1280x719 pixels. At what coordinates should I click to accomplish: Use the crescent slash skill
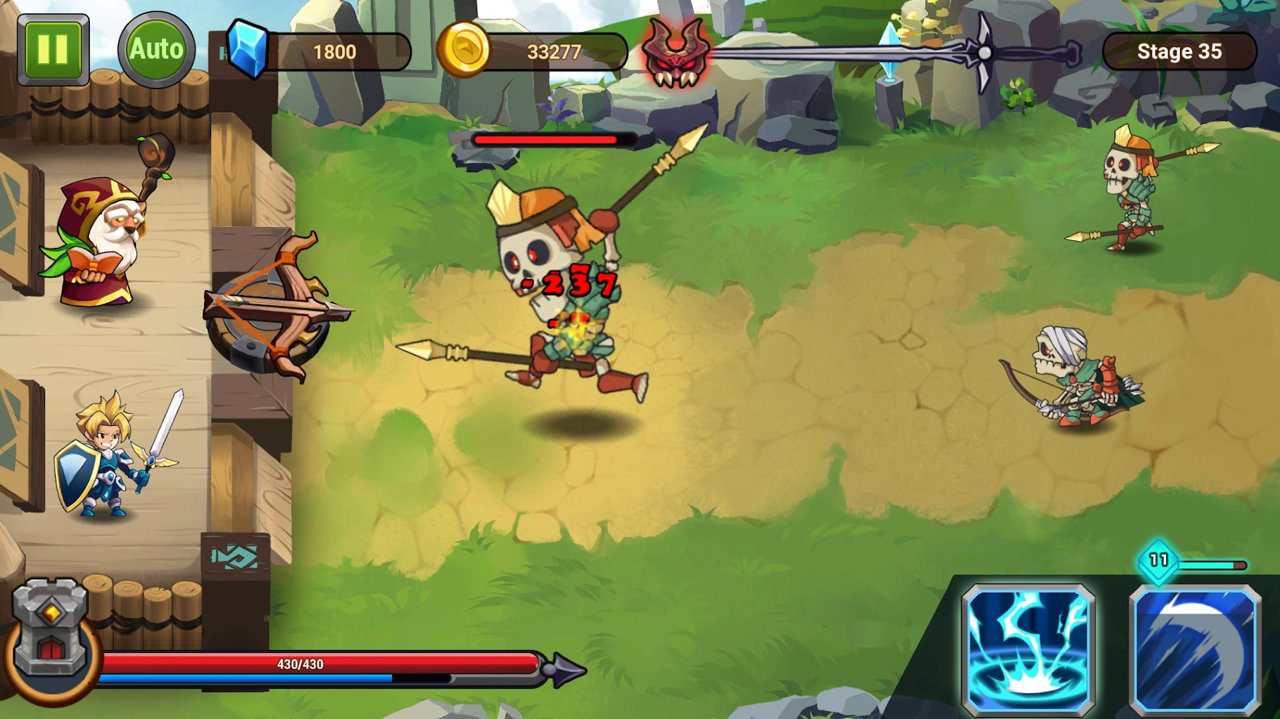click(x=1195, y=649)
